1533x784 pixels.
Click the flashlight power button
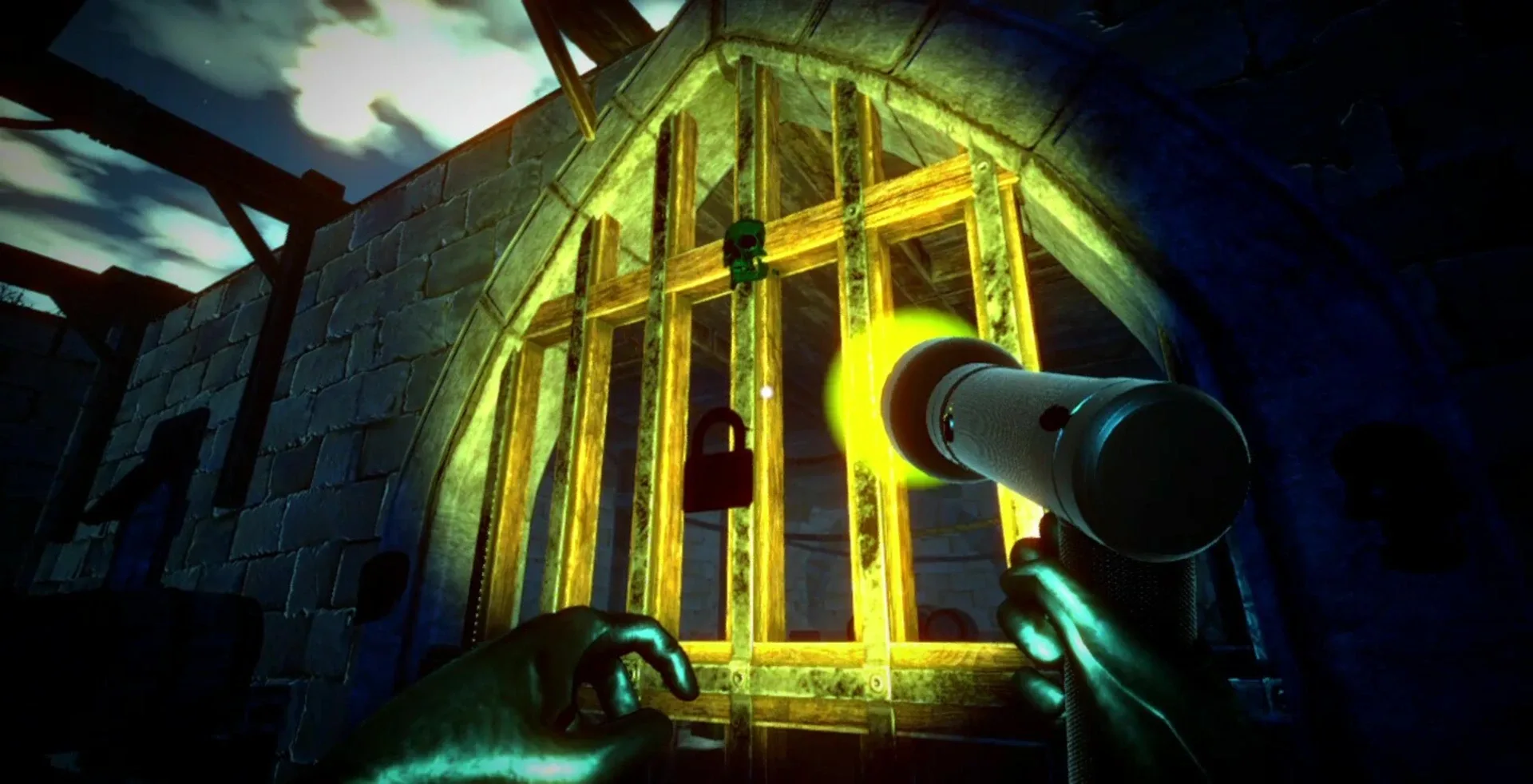coord(1053,418)
